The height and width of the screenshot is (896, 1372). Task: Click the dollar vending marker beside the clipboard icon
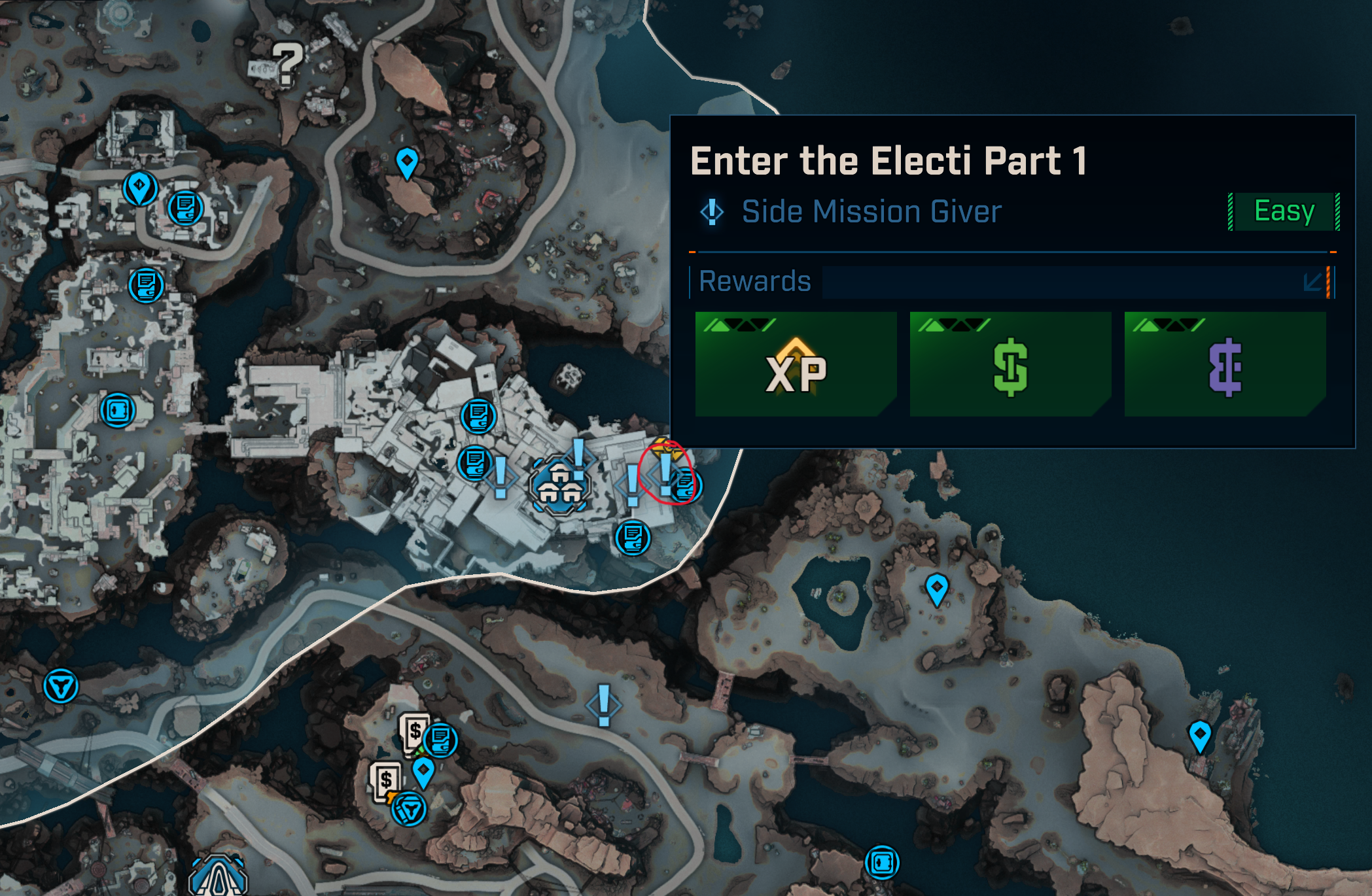pos(413,730)
